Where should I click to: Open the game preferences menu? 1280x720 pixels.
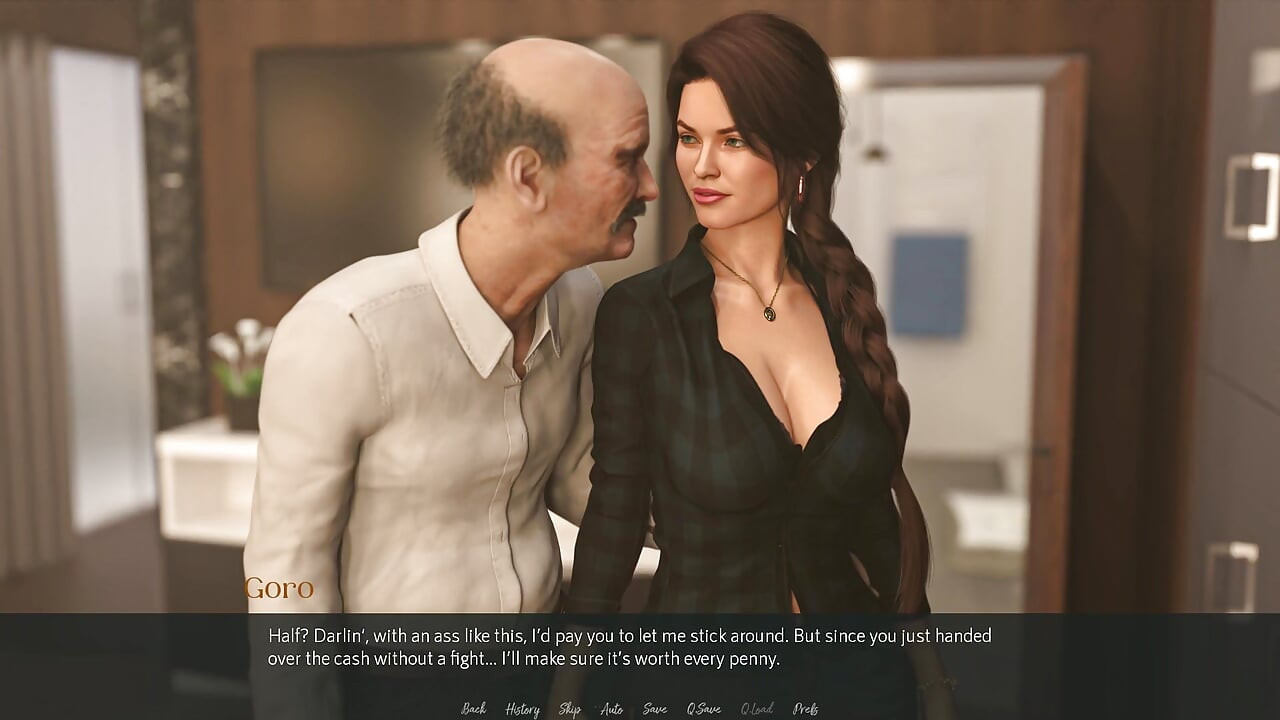(x=804, y=709)
